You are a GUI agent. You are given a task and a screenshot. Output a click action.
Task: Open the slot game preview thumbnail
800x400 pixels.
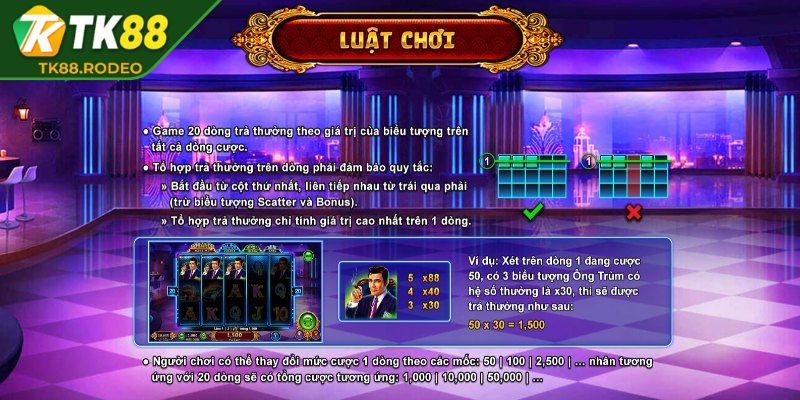point(234,288)
